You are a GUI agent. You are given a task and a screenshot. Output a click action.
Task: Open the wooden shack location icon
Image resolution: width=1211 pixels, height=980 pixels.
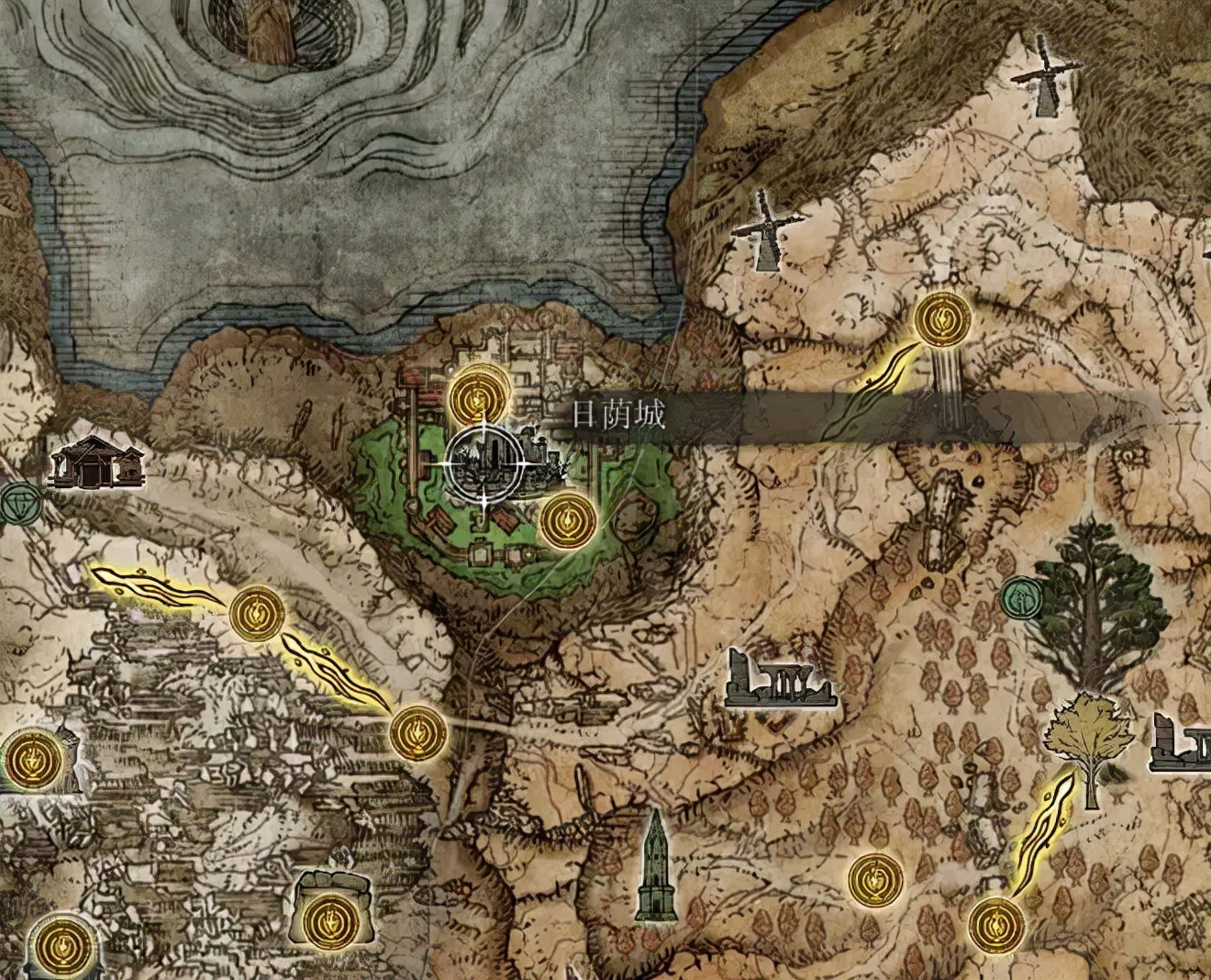click(x=94, y=462)
